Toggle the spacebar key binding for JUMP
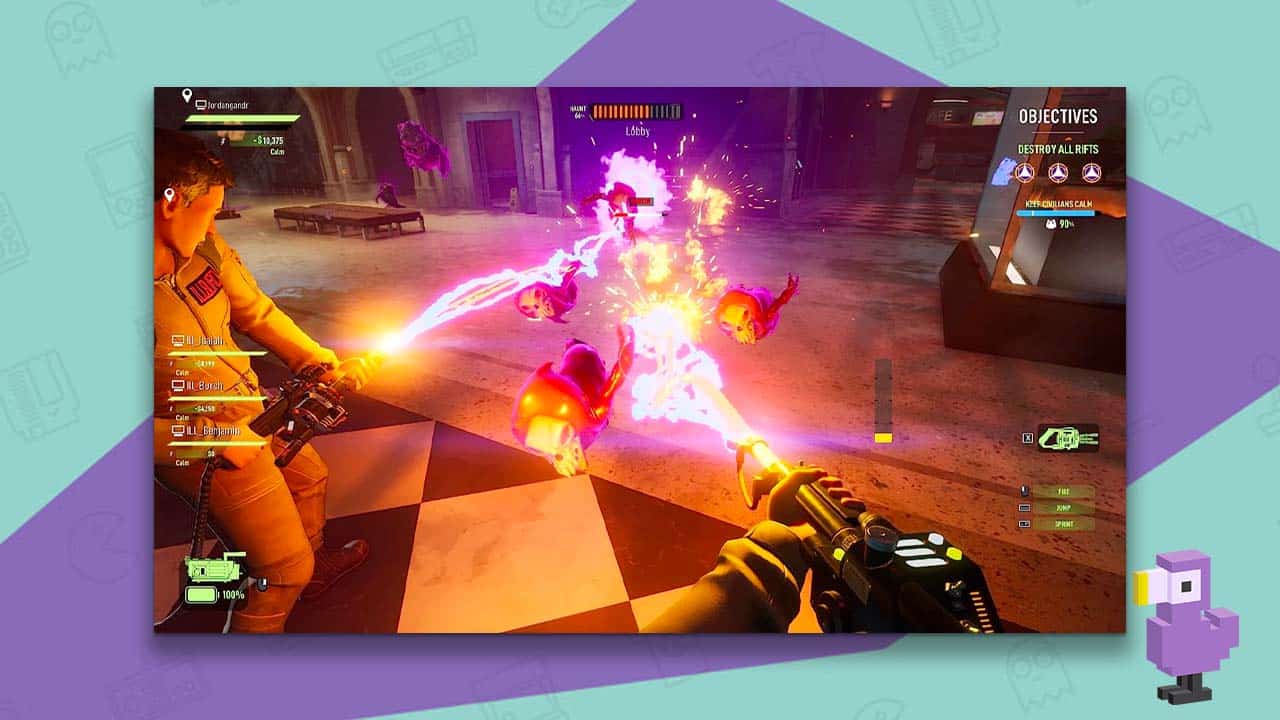The height and width of the screenshot is (720, 1280). [x=1025, y=507]
